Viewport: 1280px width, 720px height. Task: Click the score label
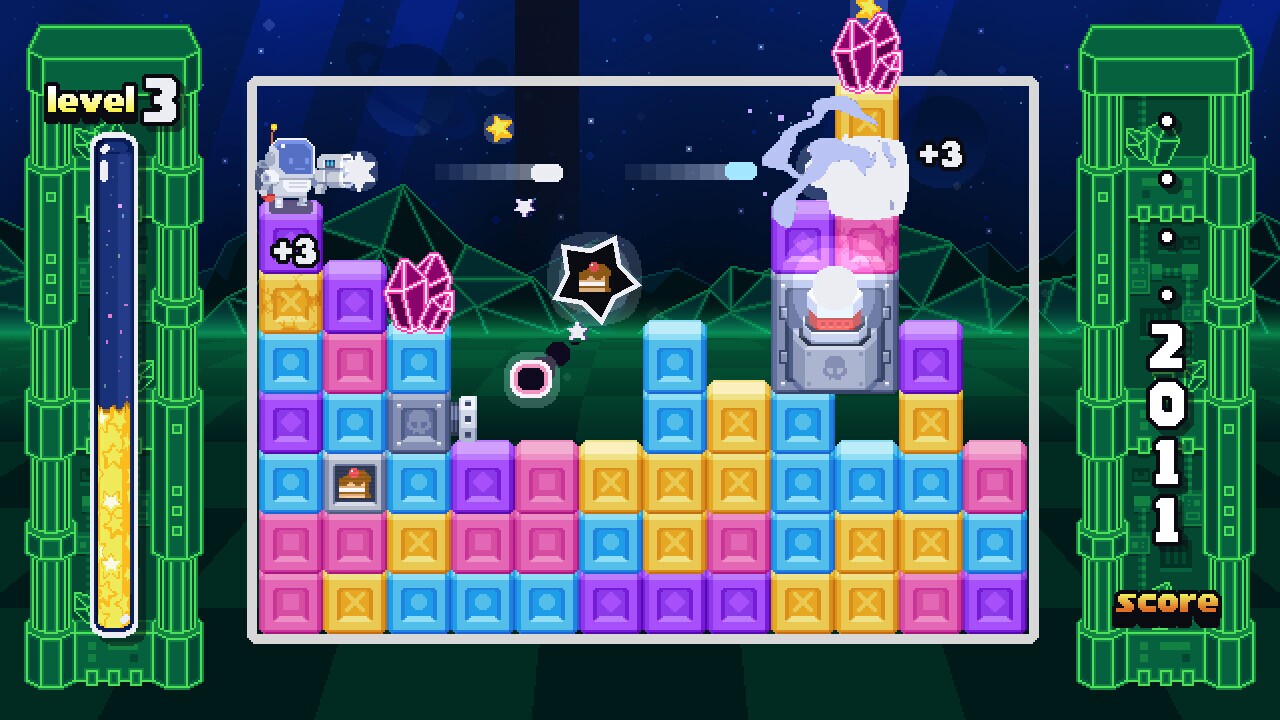click(1166, 602)
